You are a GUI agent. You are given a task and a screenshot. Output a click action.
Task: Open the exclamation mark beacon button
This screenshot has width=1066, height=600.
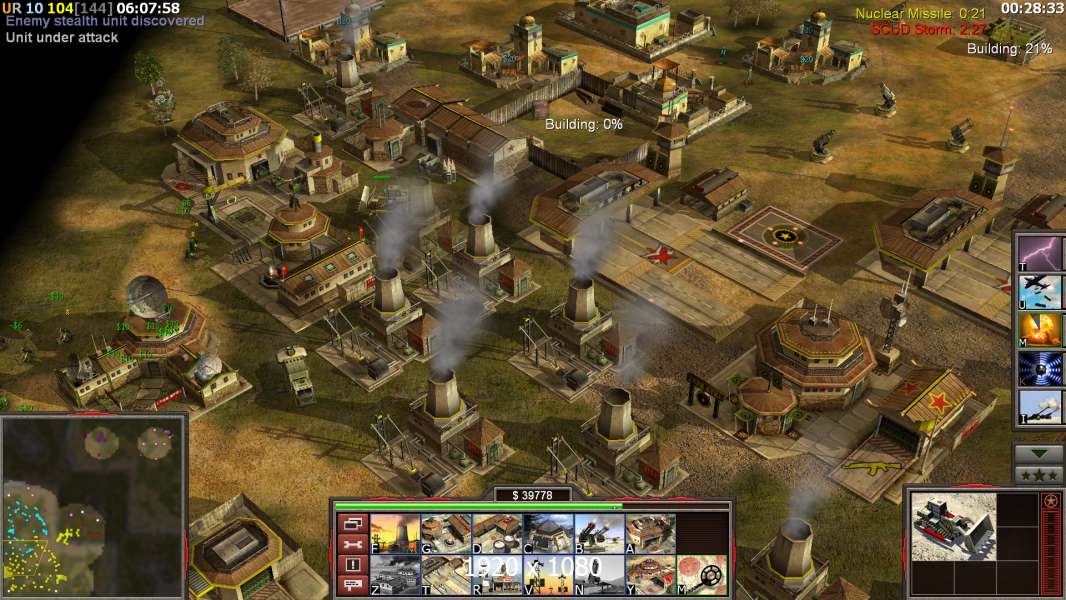pyautogui.click(x=351, y=565)
